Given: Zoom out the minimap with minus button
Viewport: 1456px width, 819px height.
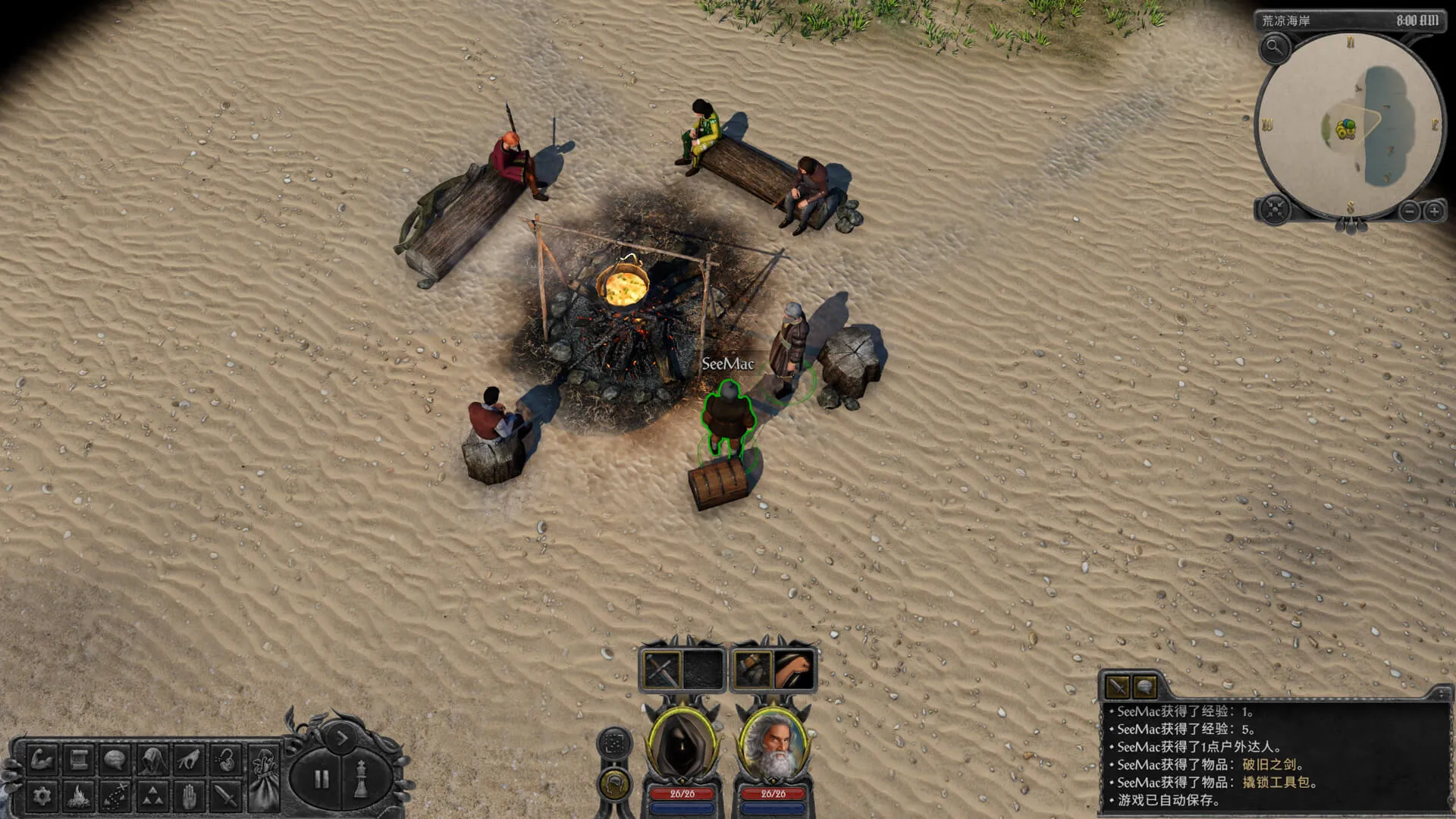Looking at the screenshot, I should tap(1409, 212).
